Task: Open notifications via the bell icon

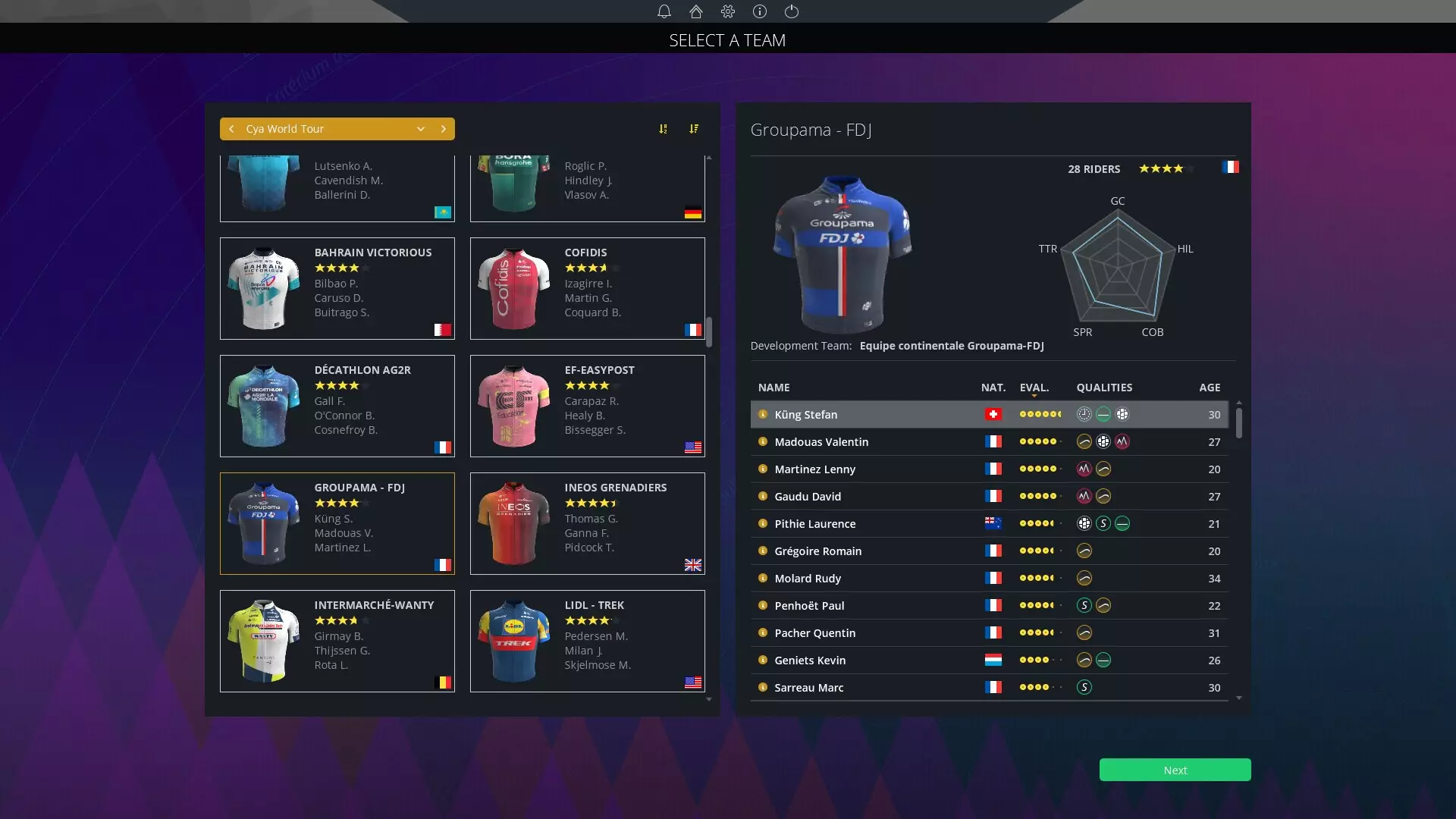Action: tap(664, 11)
